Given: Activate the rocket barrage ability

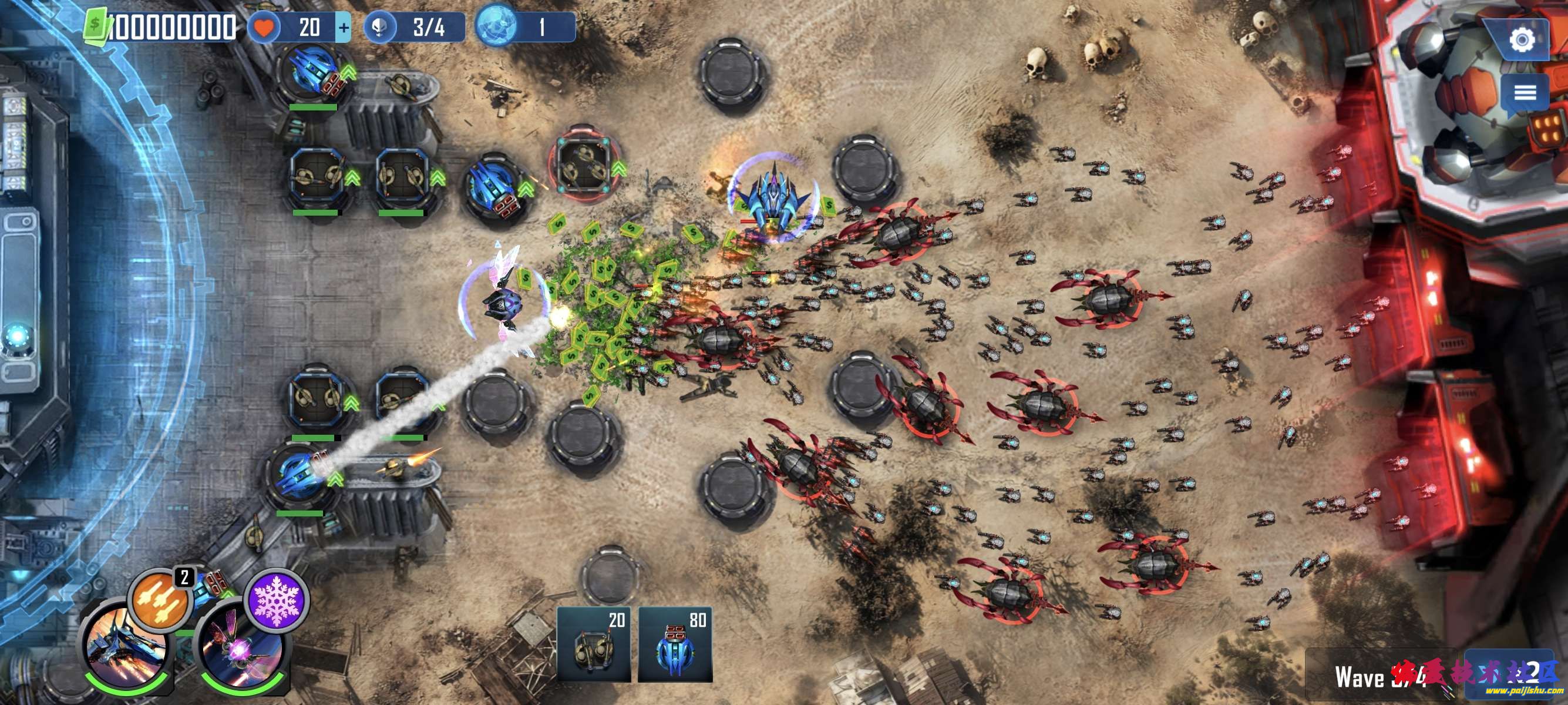Looking at the screenshot, I should (161, 600).
